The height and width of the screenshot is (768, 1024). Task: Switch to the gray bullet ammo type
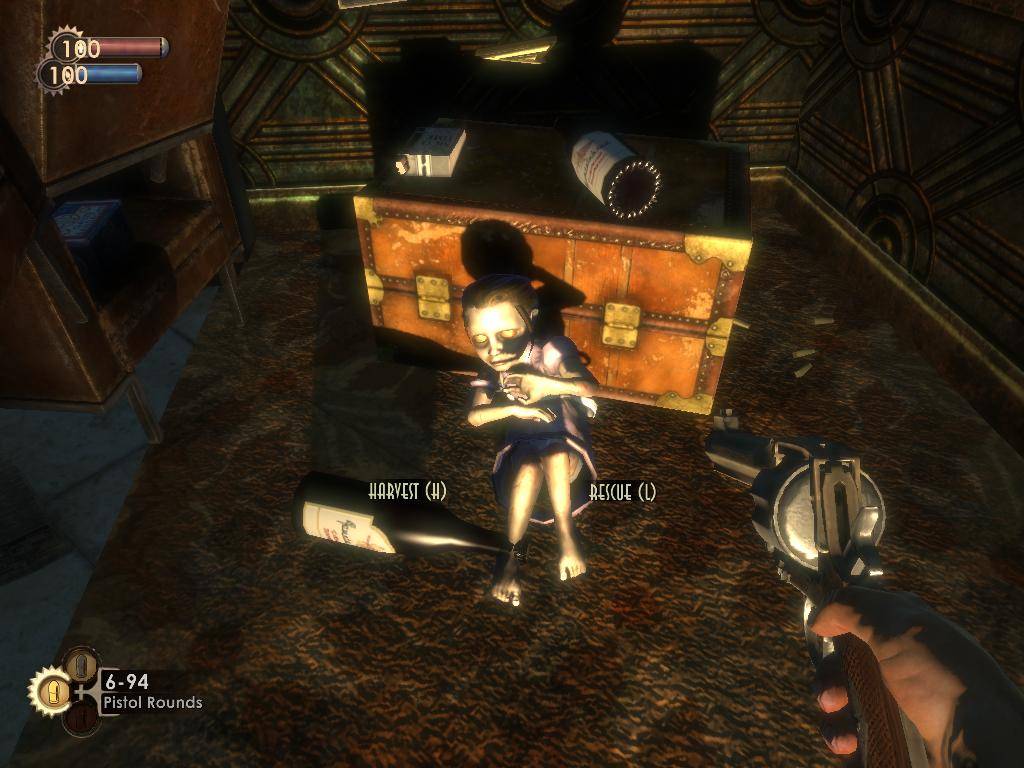pos(82,663)
